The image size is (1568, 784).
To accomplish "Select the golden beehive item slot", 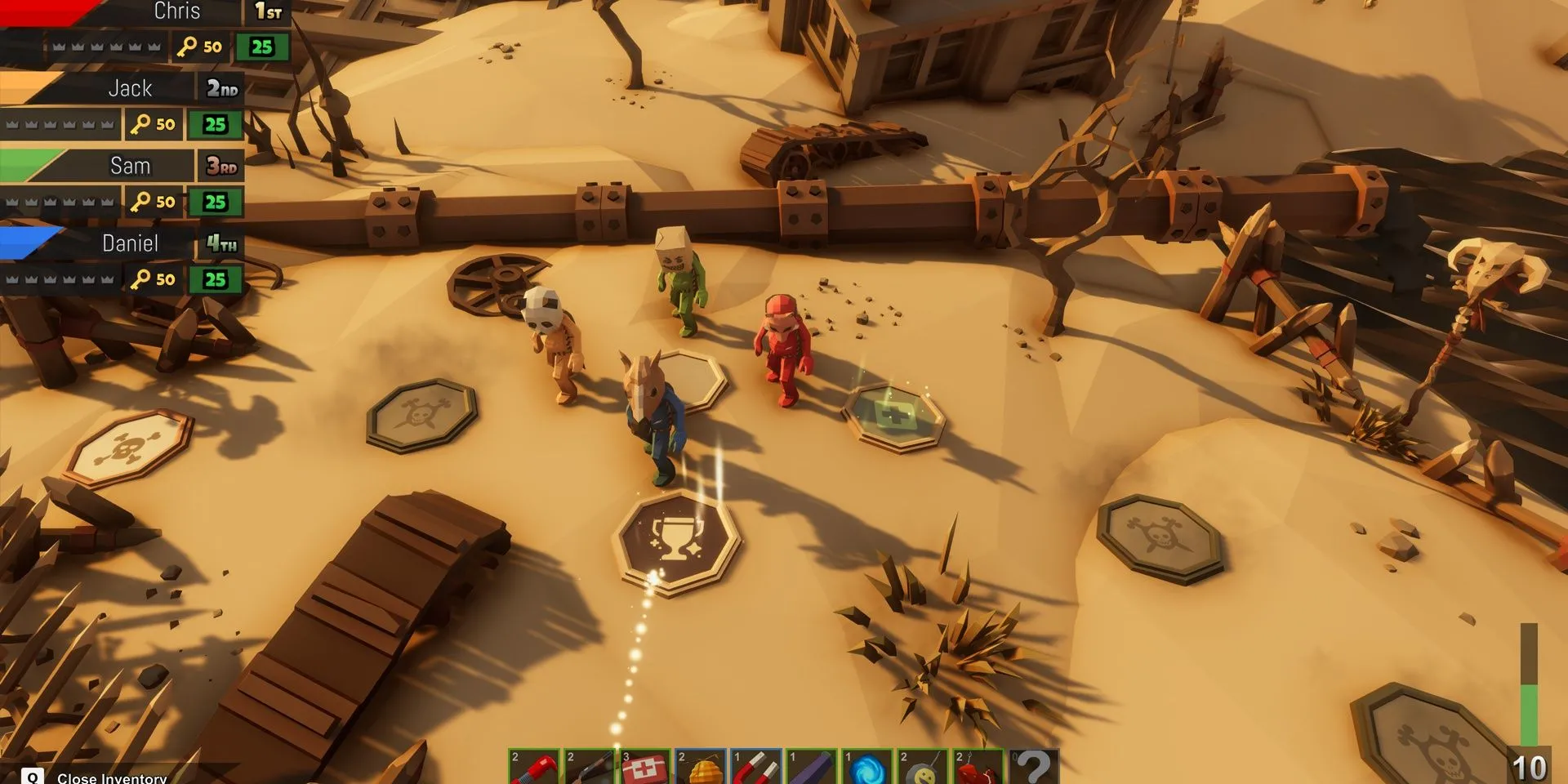I will [x=701, y=768].
